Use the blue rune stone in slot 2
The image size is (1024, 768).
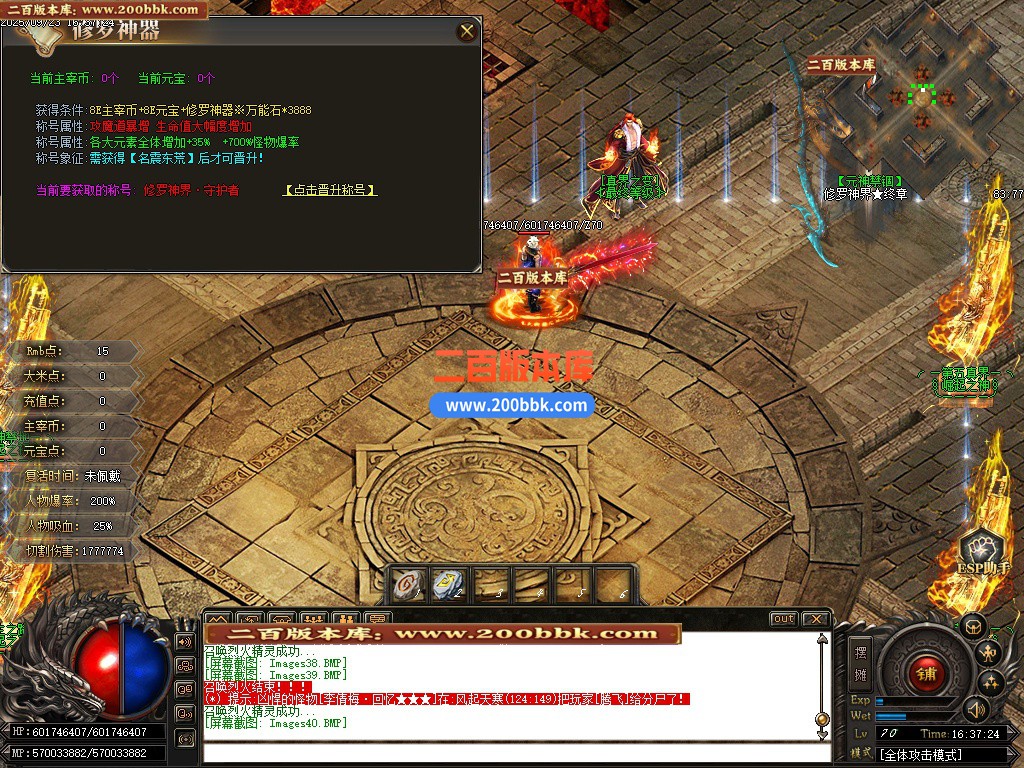pyautogui.click(x=446, y=584)
